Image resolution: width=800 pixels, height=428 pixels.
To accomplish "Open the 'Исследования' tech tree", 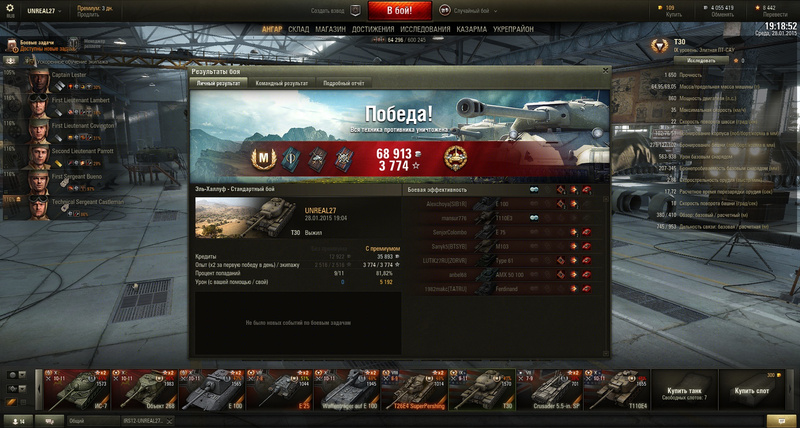I will [x=425, y=30].
